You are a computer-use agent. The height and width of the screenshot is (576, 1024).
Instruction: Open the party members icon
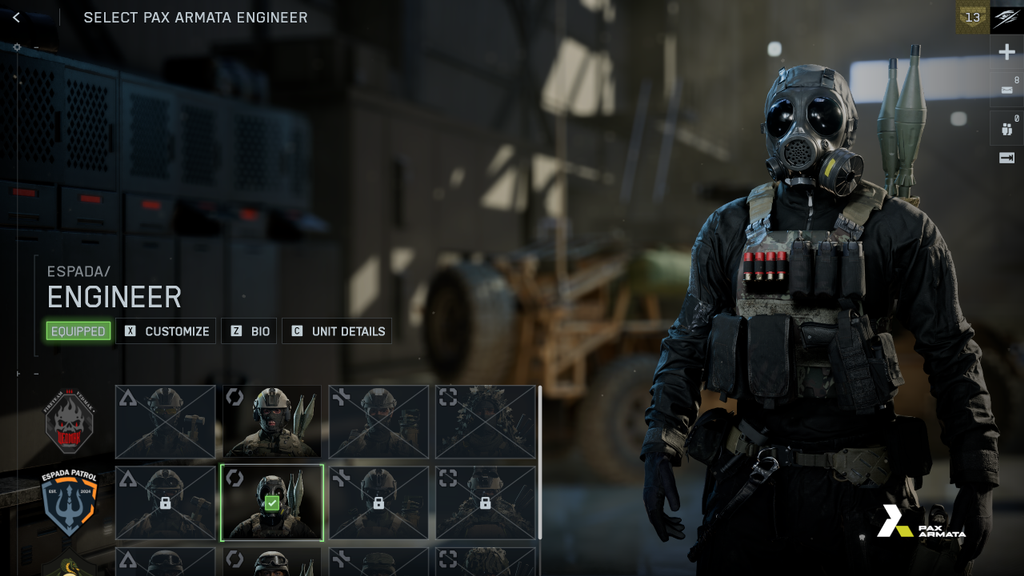pos(1006,126)
